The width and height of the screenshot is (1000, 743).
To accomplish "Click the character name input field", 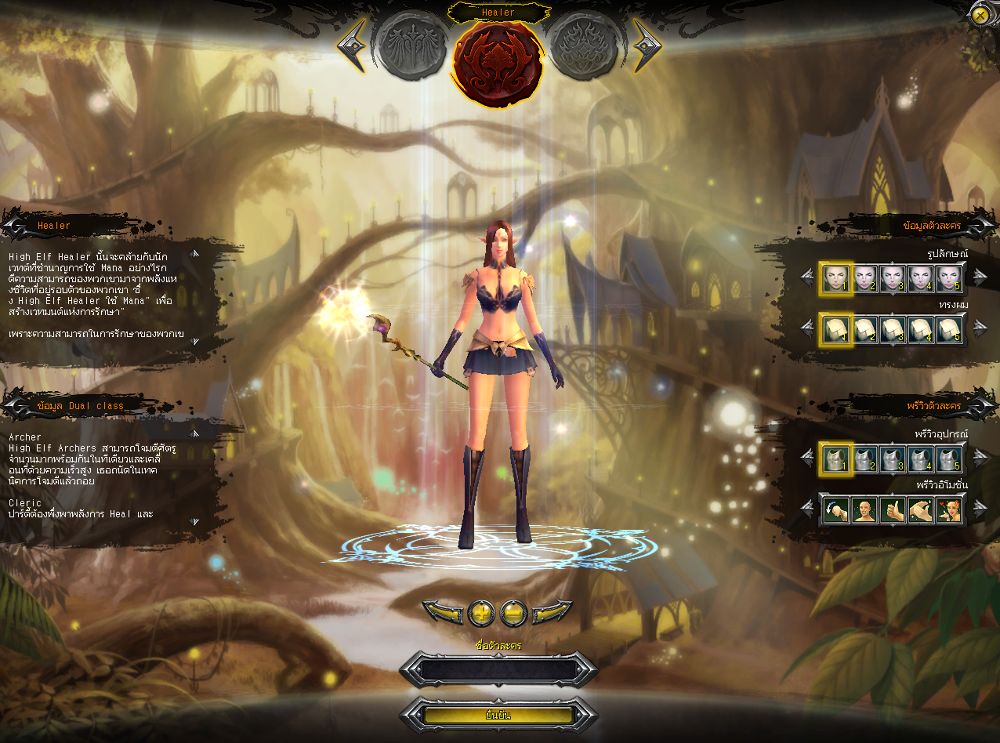I will pyautogui.click(x=498, y=670).
